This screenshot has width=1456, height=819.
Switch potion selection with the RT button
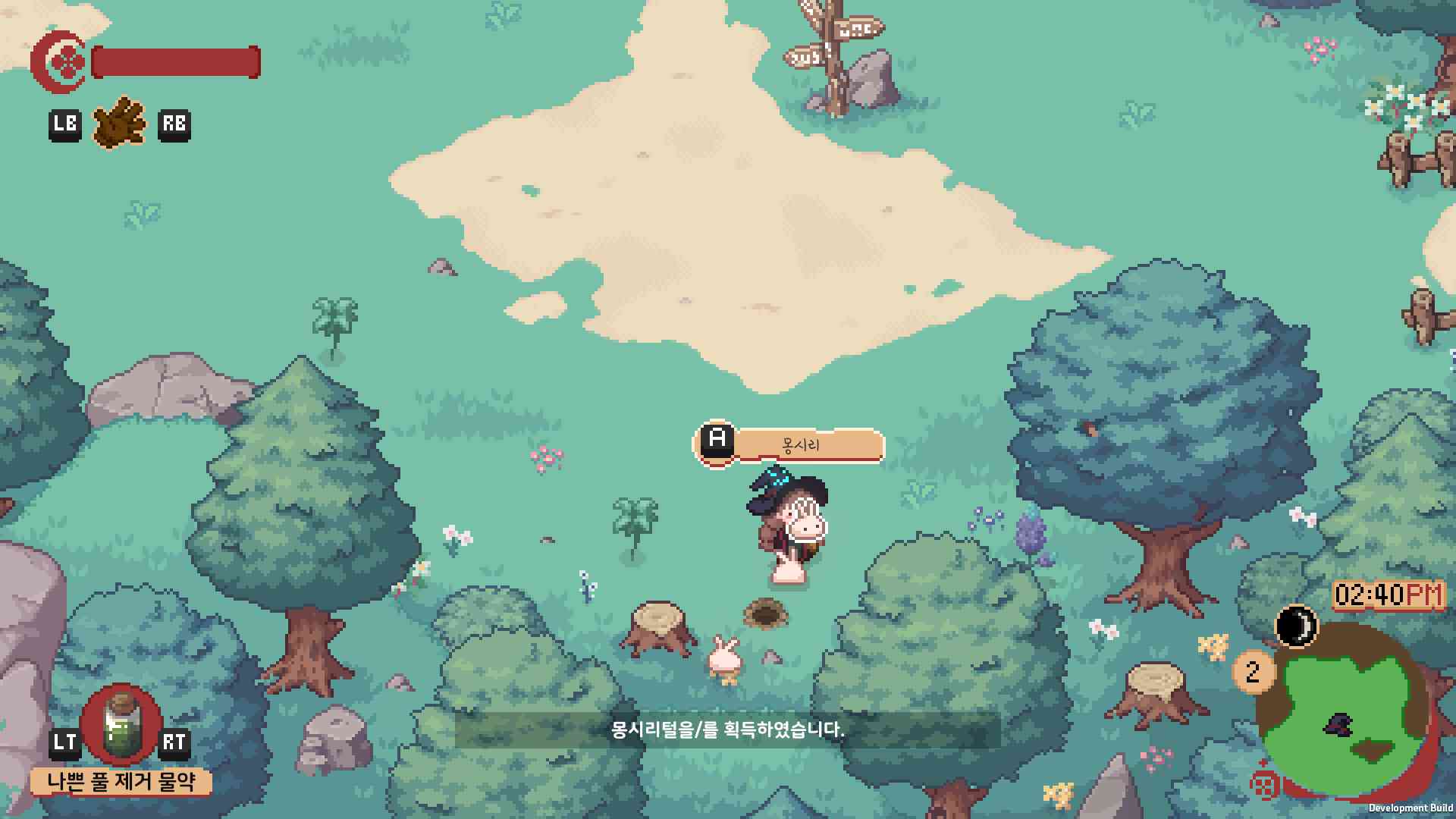[x=175, y=742]
